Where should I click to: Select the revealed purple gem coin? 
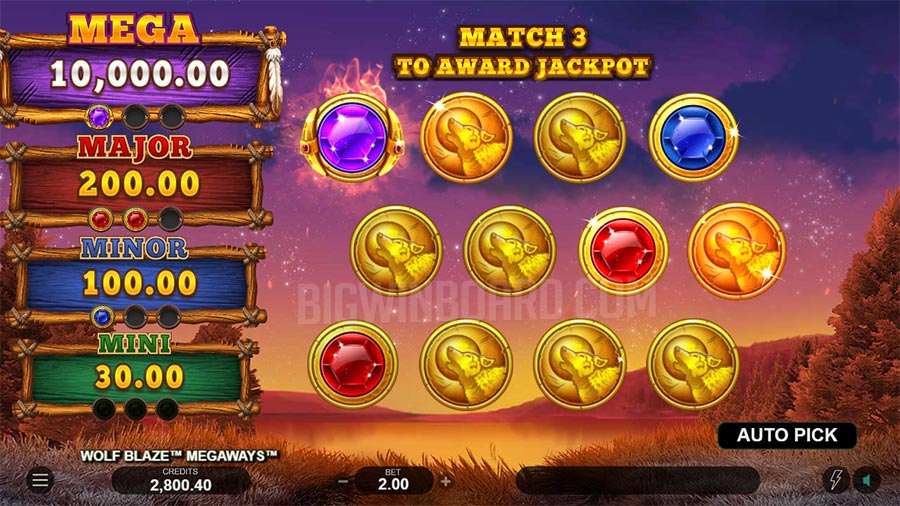pyautogui.click(x=352, y=137)
